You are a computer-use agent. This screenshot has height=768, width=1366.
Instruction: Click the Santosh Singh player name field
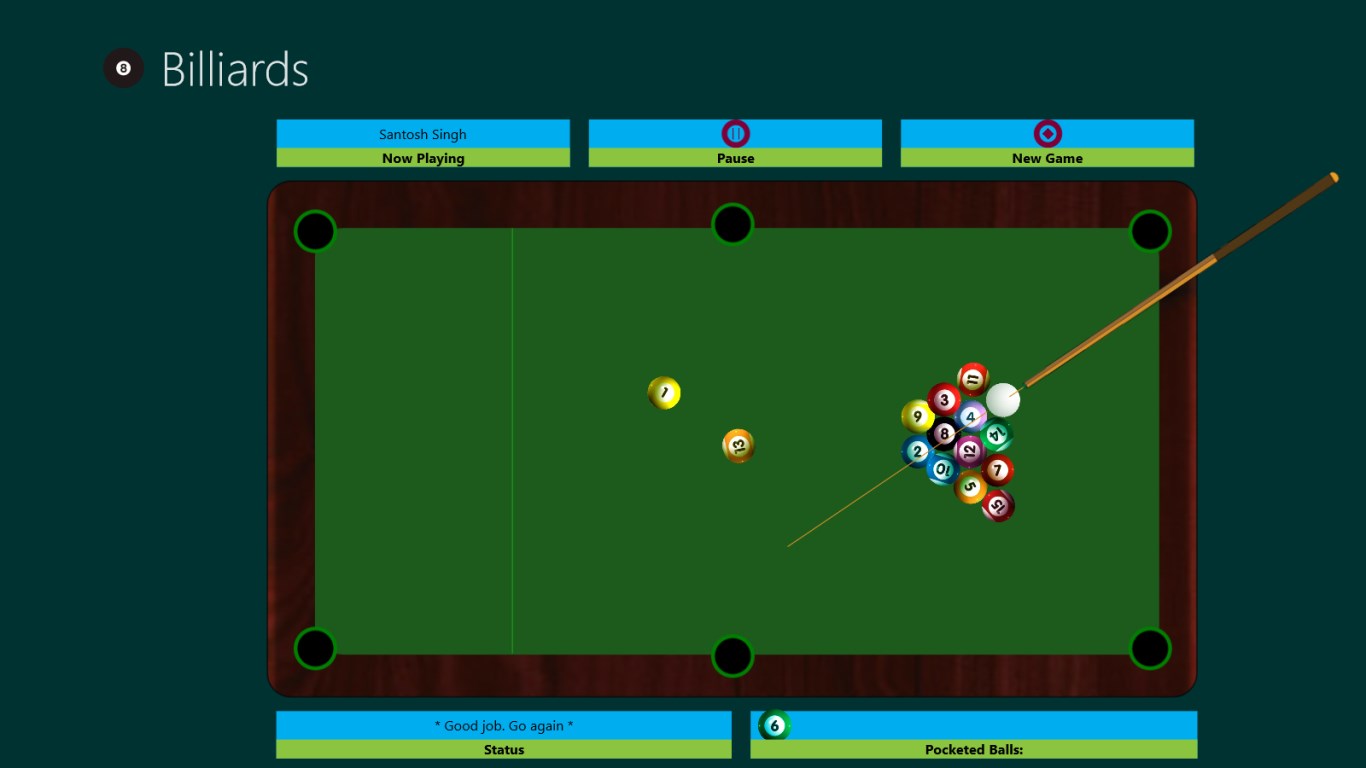point(423,133)
